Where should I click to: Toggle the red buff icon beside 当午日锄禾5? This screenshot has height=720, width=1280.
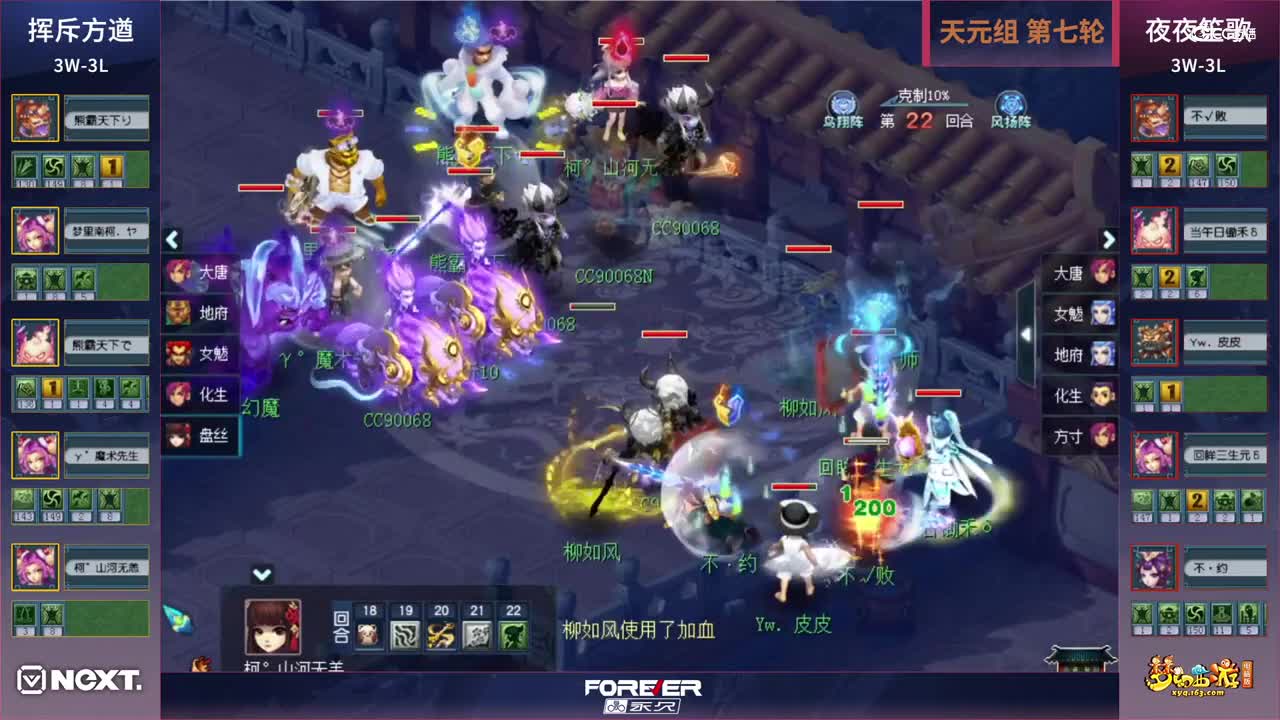[x=1154, y=229]
